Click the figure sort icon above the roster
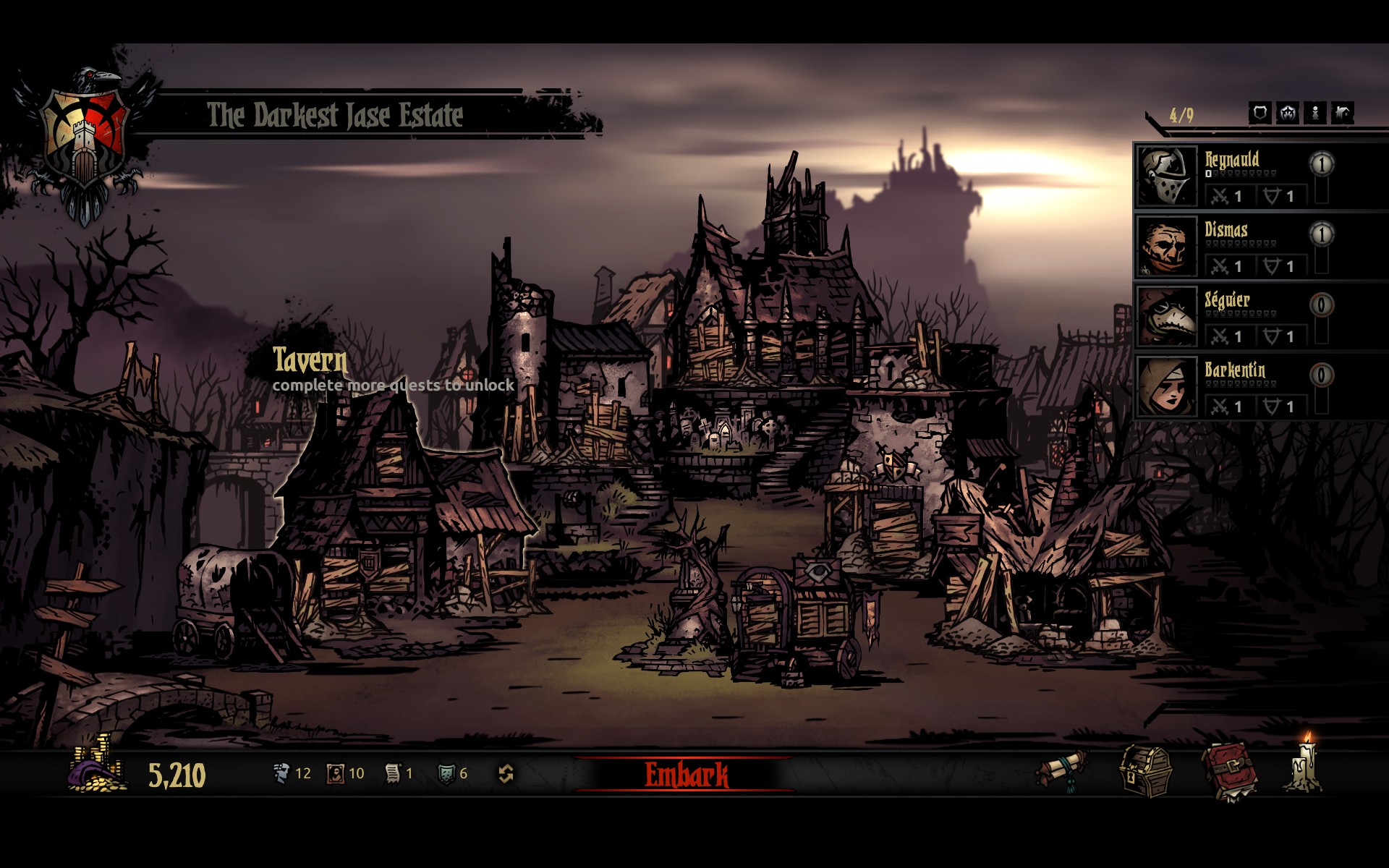Screen dimensions: 1389x868 pyautogui.click(x=1315, y=113)
